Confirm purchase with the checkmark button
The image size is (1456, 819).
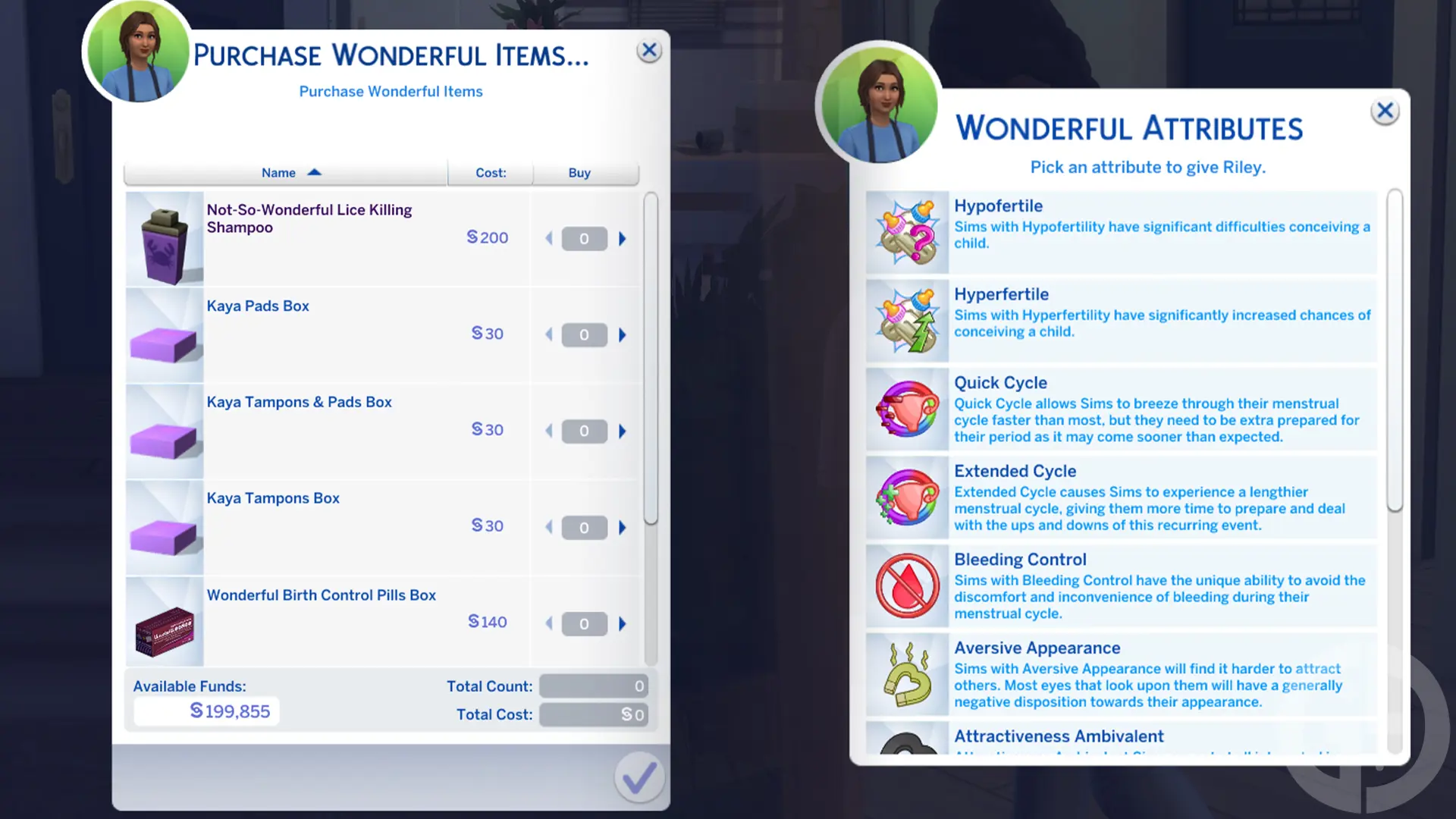[x=639, y=777]
